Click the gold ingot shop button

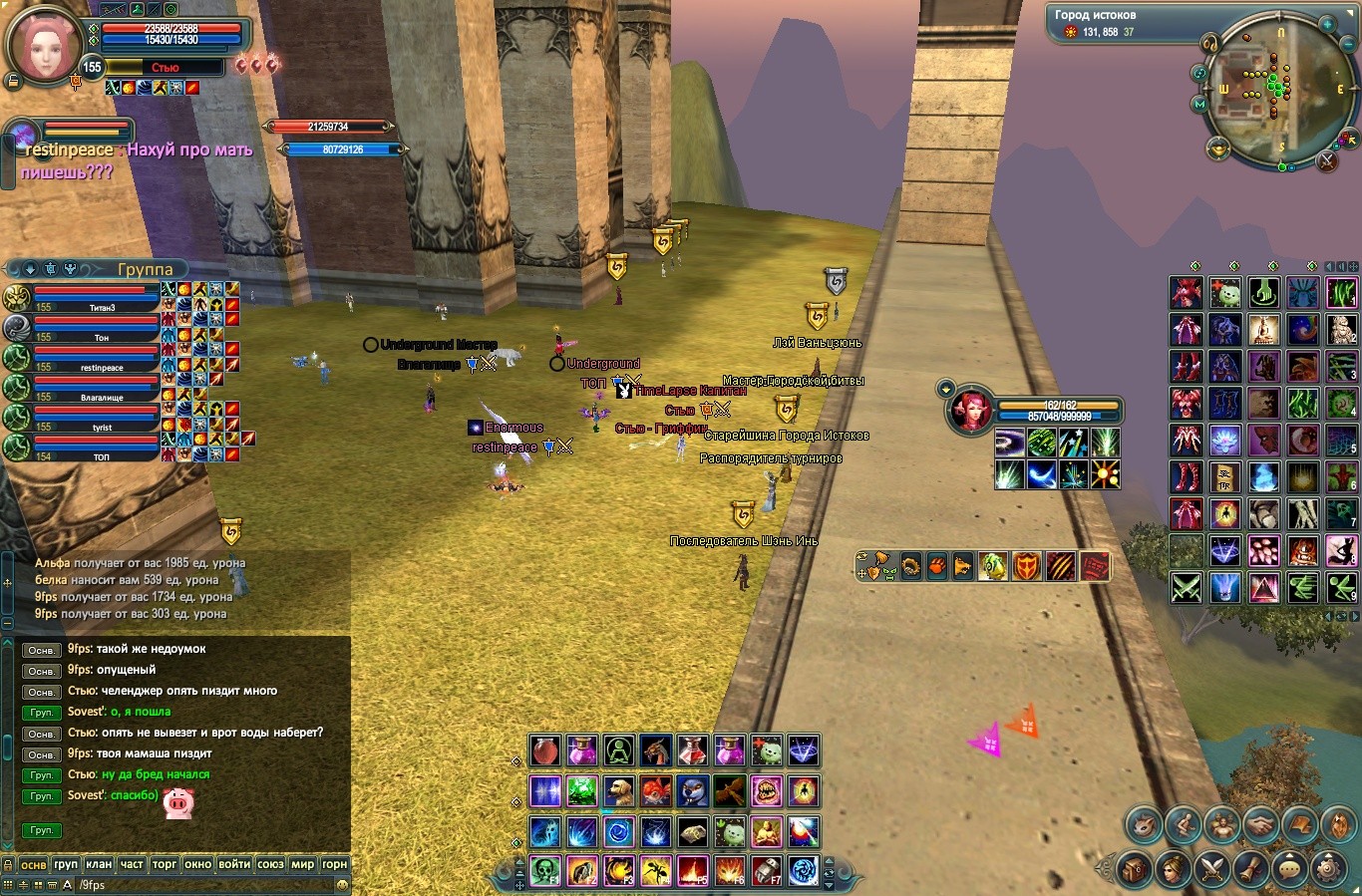click(x=1217, y=149)
